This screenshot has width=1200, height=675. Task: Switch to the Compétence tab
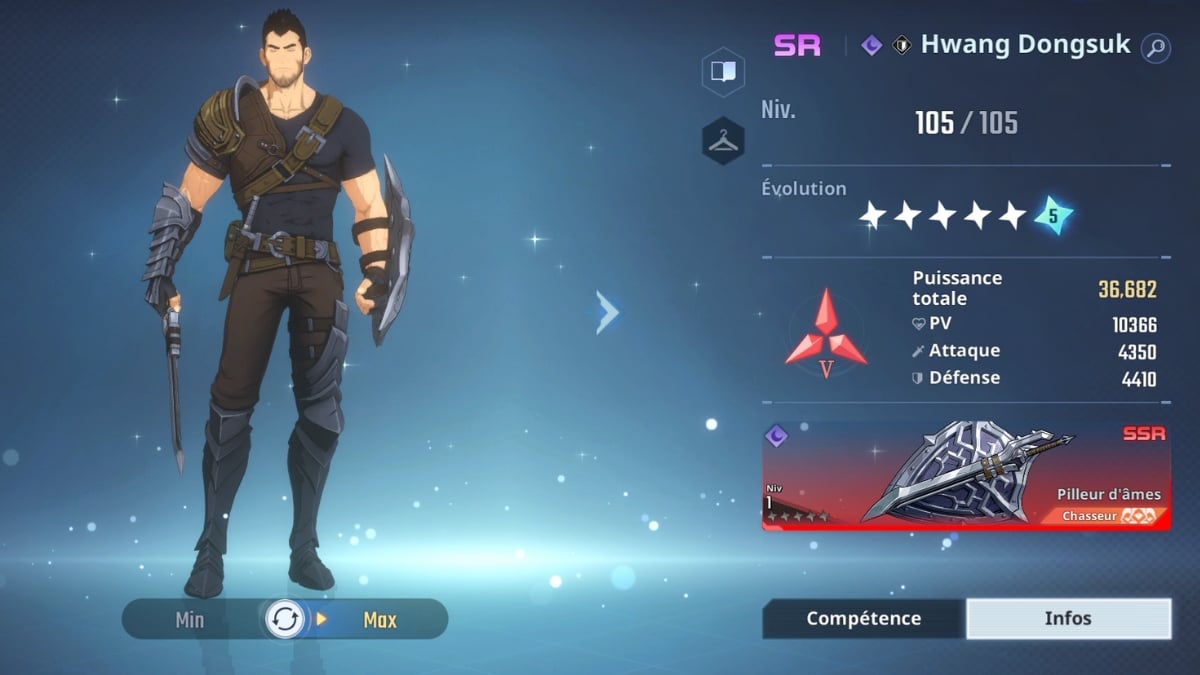(x=863, y=619)
